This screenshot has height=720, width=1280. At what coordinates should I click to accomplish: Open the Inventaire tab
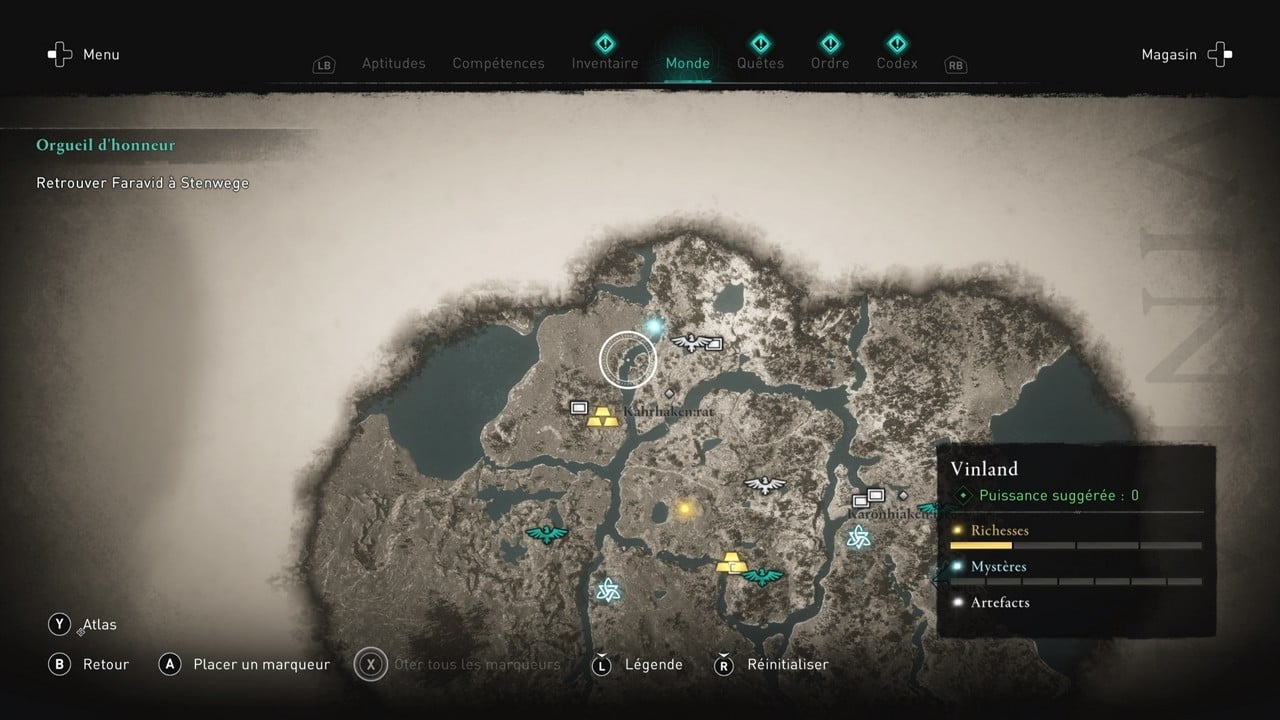point(604,62)
